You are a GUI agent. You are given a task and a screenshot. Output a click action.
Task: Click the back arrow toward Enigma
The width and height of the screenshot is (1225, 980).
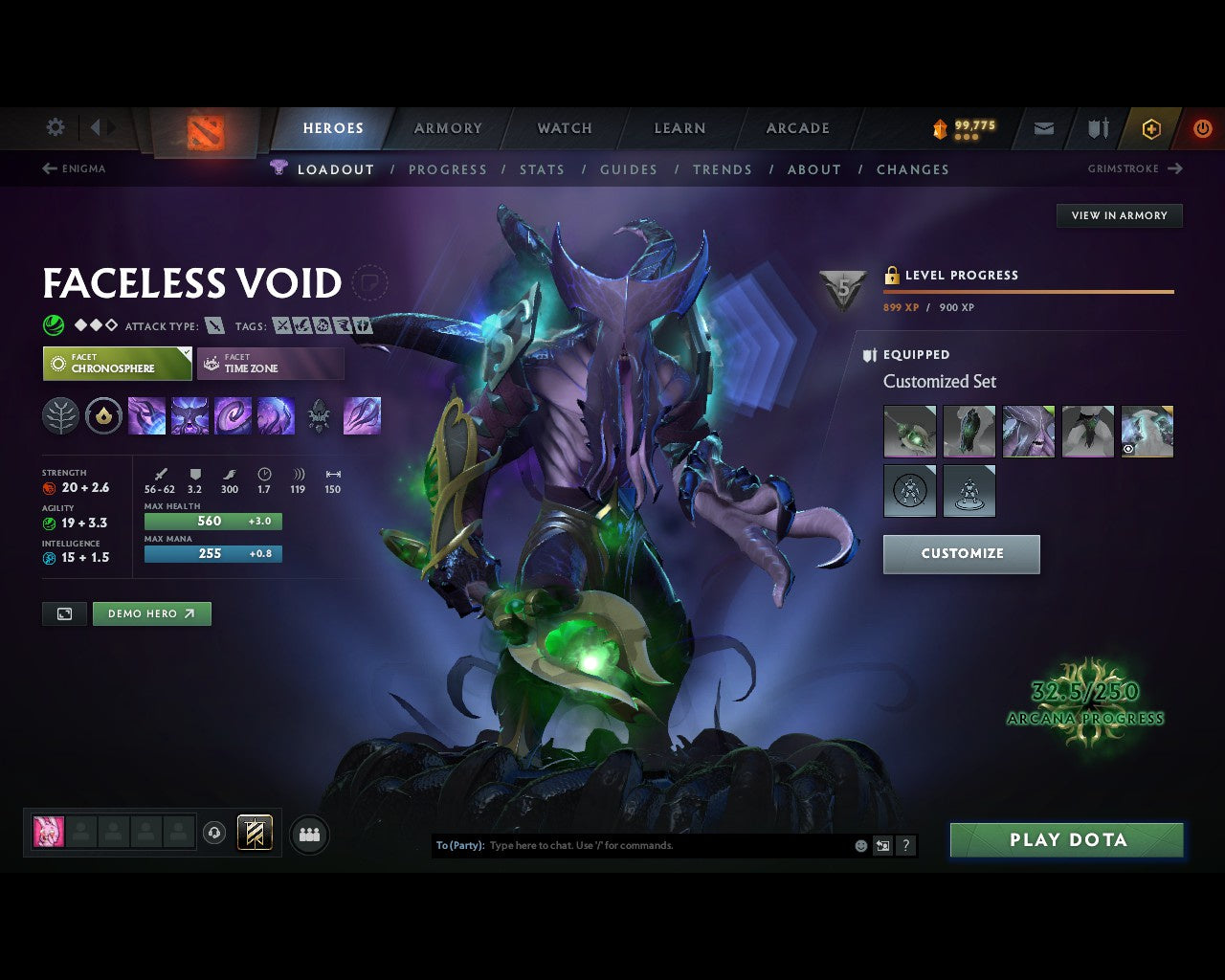coord(48,168)
